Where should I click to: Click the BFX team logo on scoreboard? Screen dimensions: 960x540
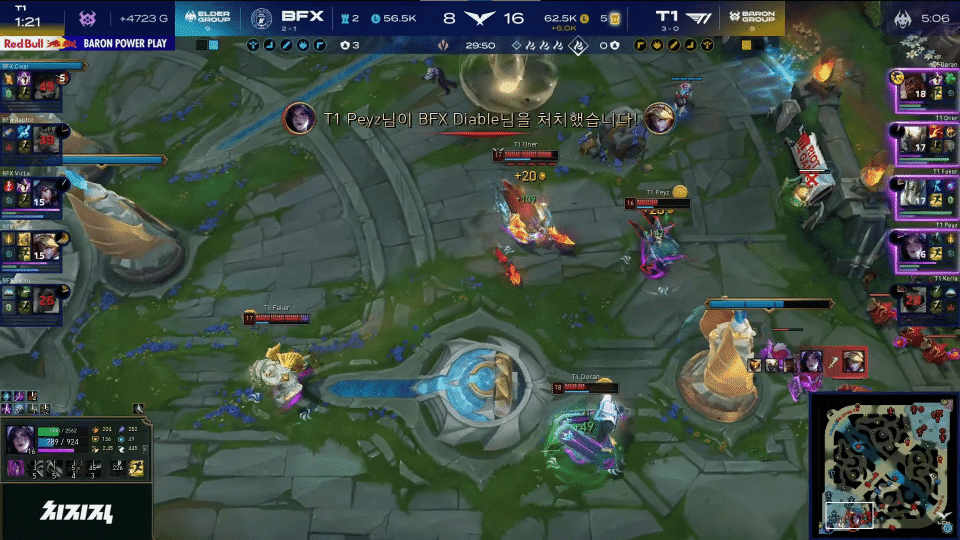click(x=260, y=17)
